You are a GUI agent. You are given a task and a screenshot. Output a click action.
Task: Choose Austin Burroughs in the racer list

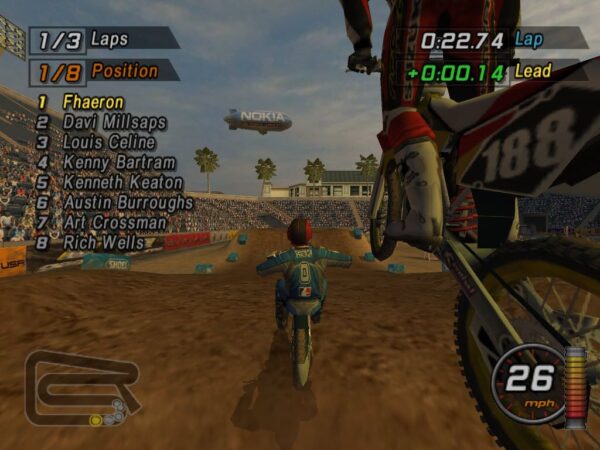127,202
